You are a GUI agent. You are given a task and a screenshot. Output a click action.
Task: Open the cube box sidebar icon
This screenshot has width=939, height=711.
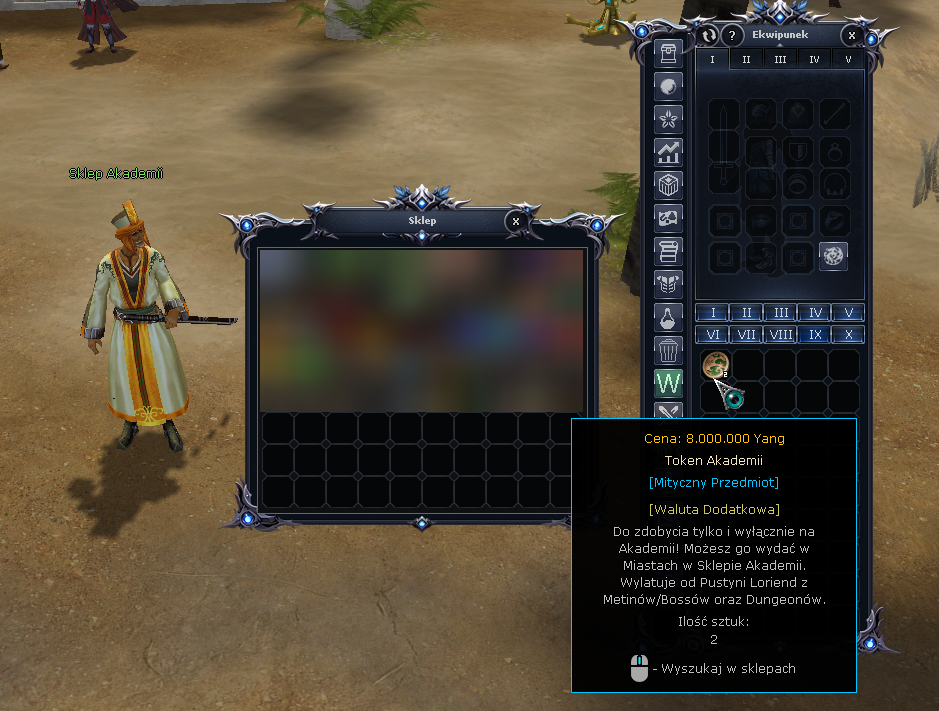coord(668,185)
